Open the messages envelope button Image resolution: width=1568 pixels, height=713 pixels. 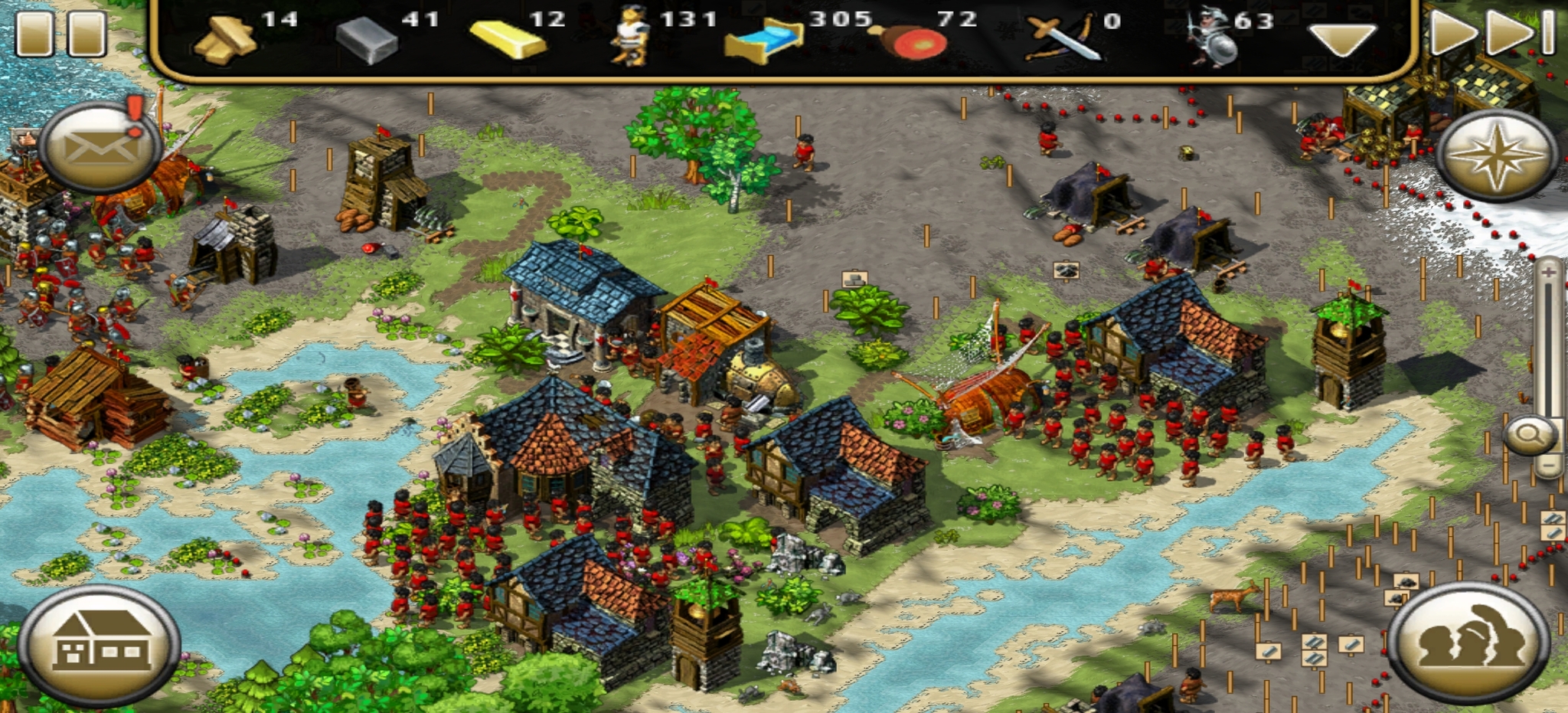99,146
